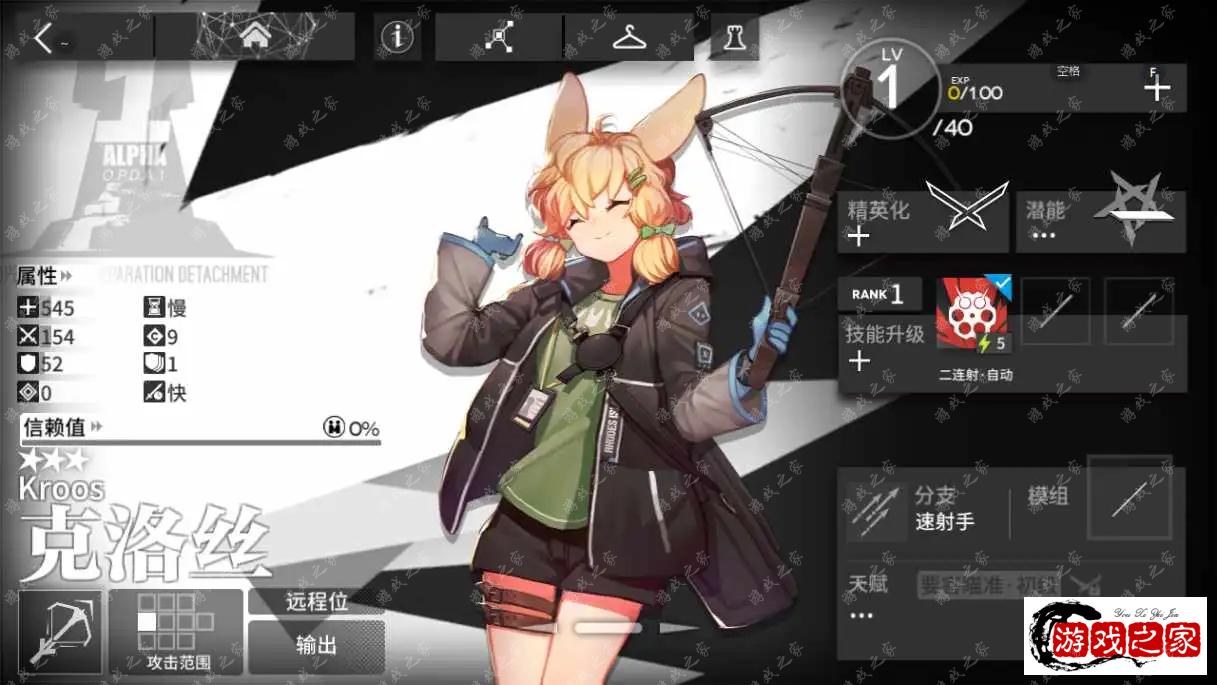Image resolution: width=1217 pixels, height=685 pixels.
Task: Click the chess piece icon button
Action: 734,38
